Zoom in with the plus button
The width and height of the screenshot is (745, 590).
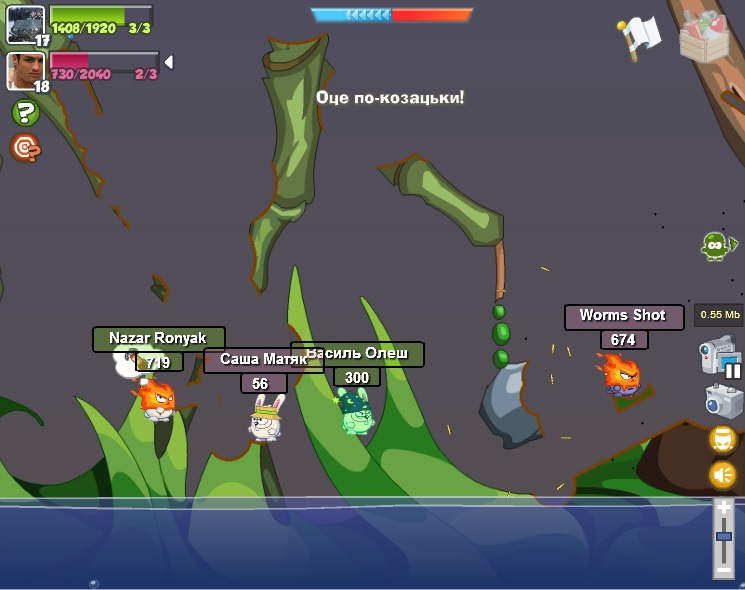coord(724,509)
